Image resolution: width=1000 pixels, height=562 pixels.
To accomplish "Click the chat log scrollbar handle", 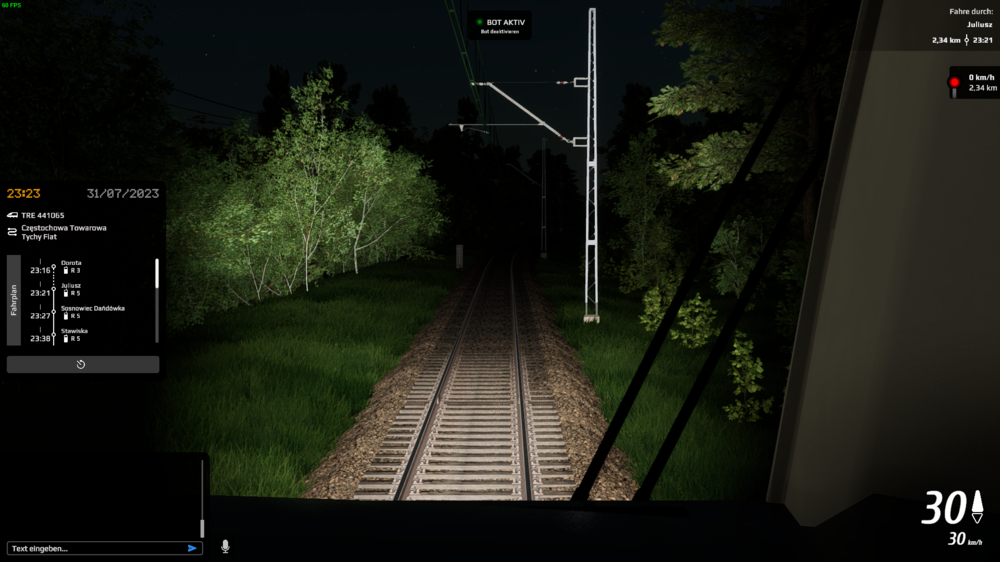I will coord(202,528).
